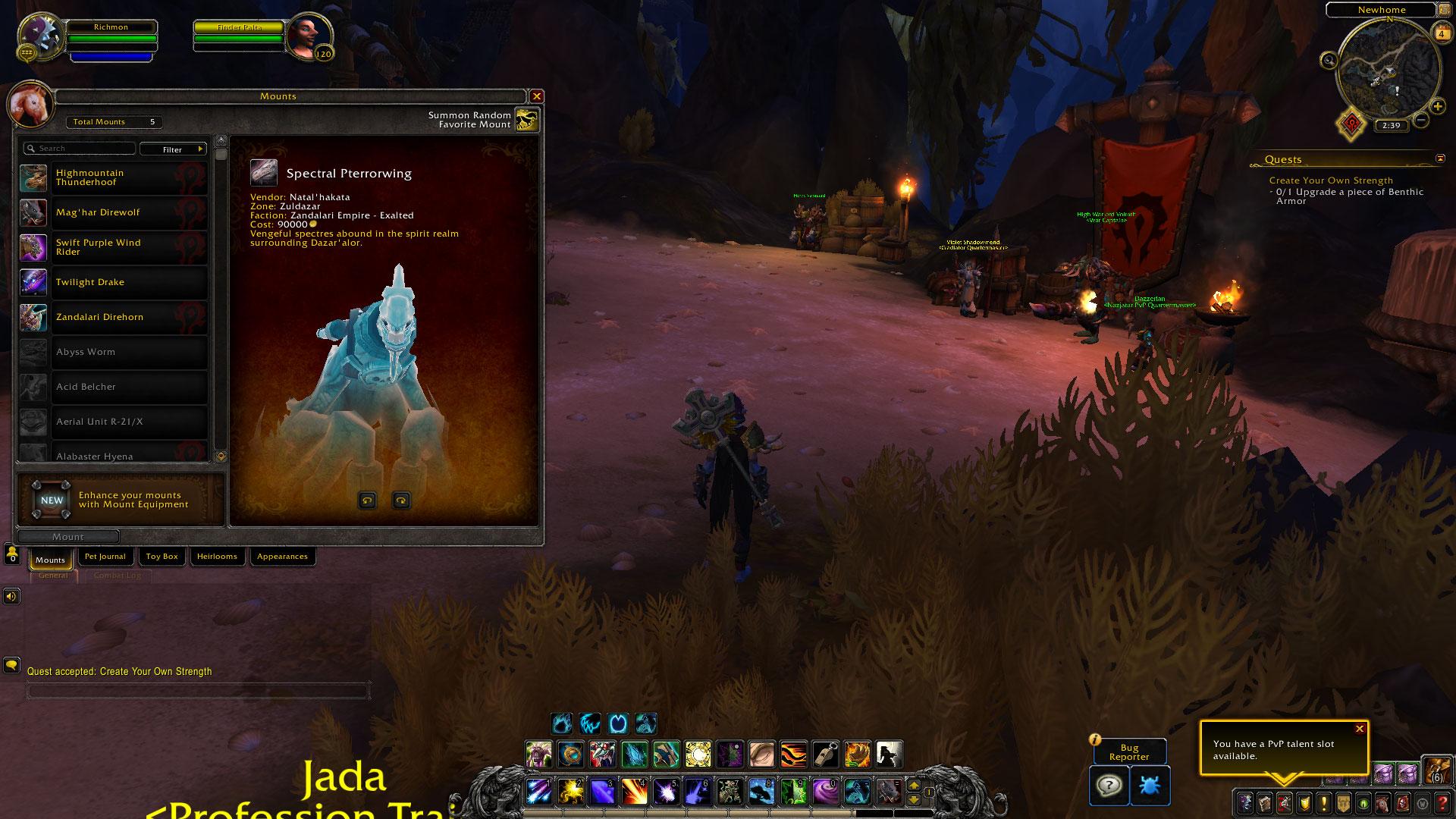Click the Mount button below the list

68,537
